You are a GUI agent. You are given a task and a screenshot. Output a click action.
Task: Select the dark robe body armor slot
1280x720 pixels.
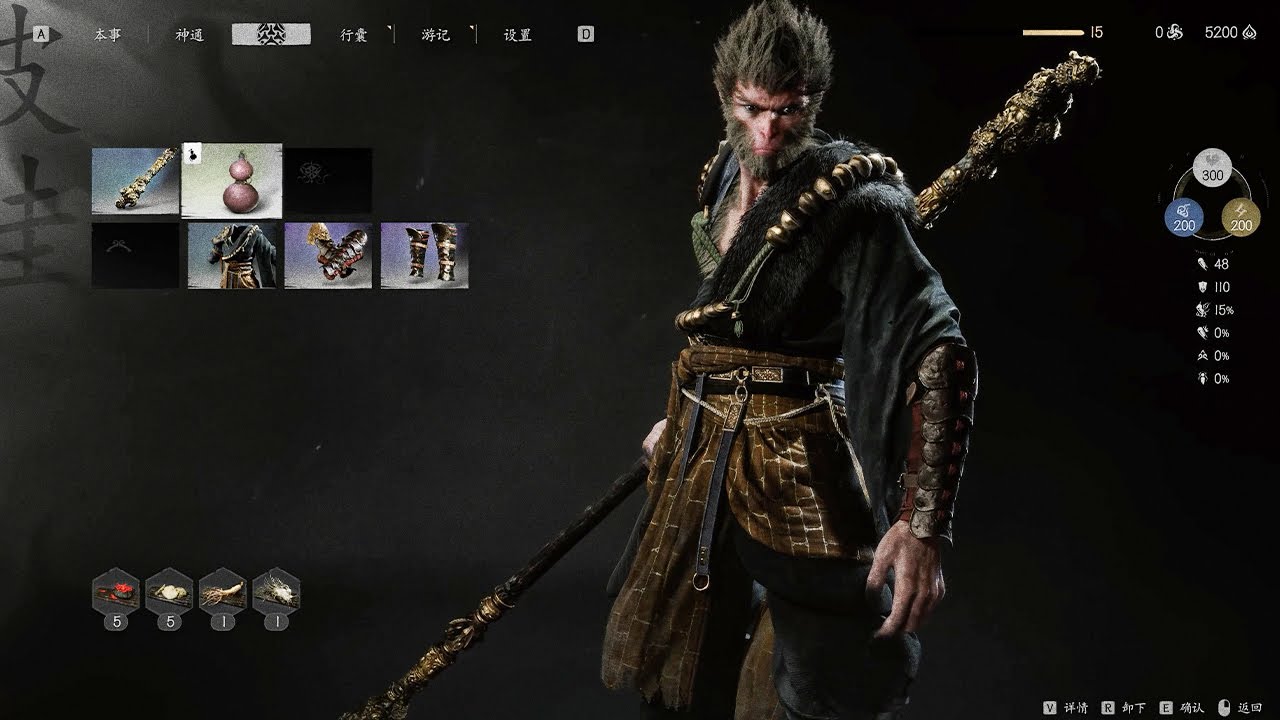point(232,256)
